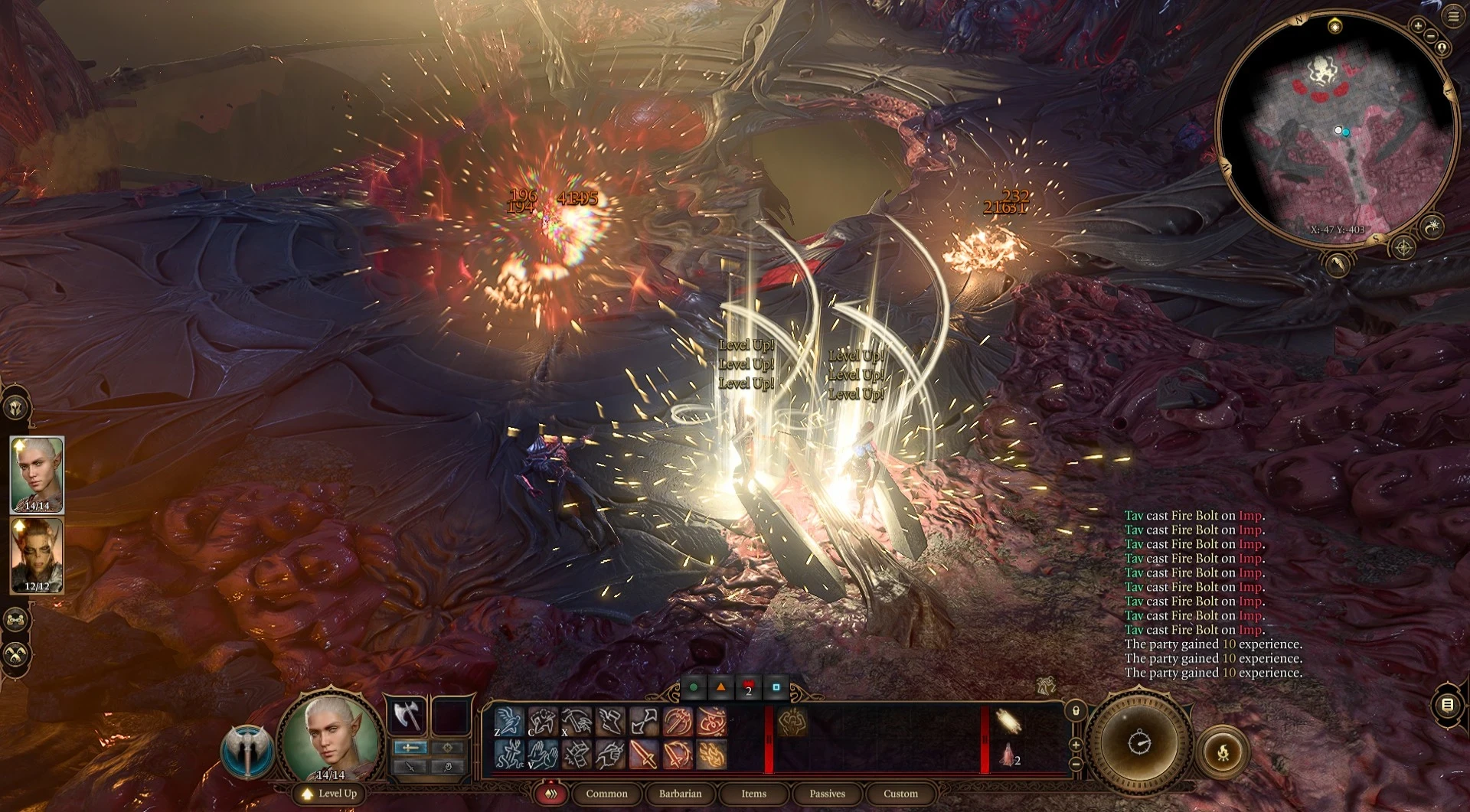
Task: Use the scroll item in the hotbar
Action: (x=1008, y=721)
